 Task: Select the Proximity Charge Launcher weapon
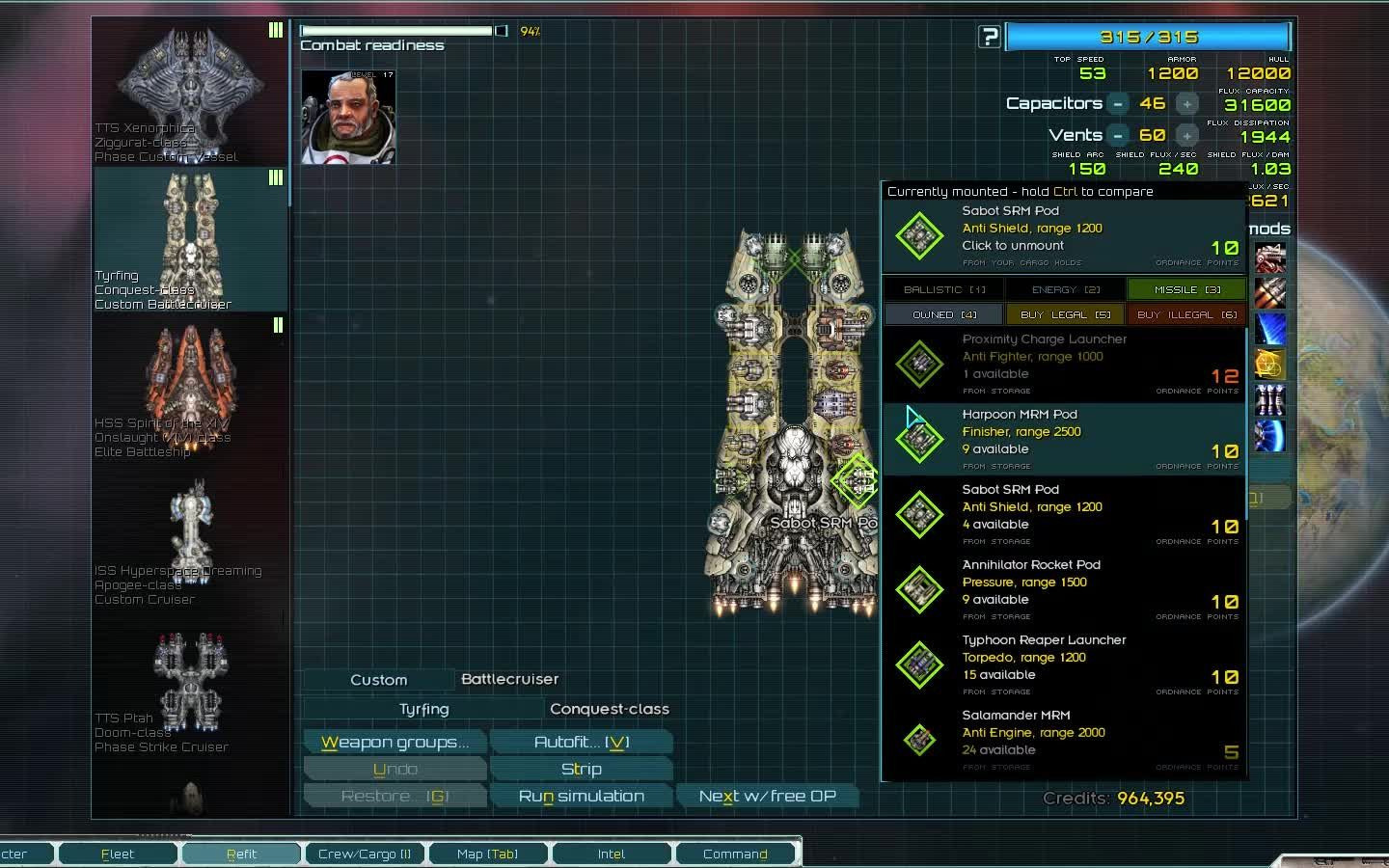tap(1061, 365)
